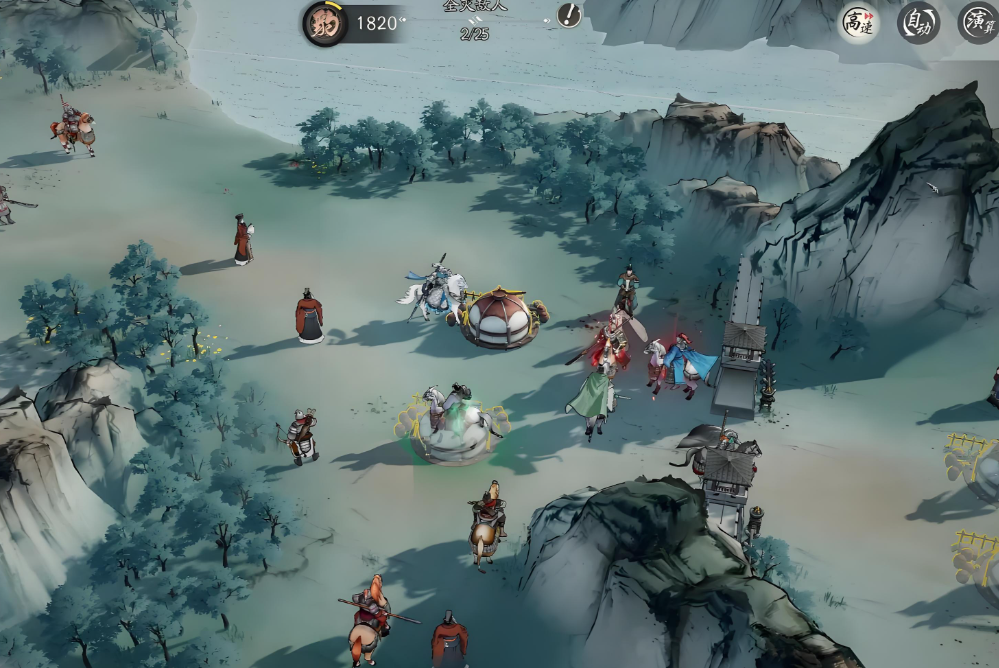Open the simulation (演算) button
This screenshot has height=668, width=999.
coord(978,22)
